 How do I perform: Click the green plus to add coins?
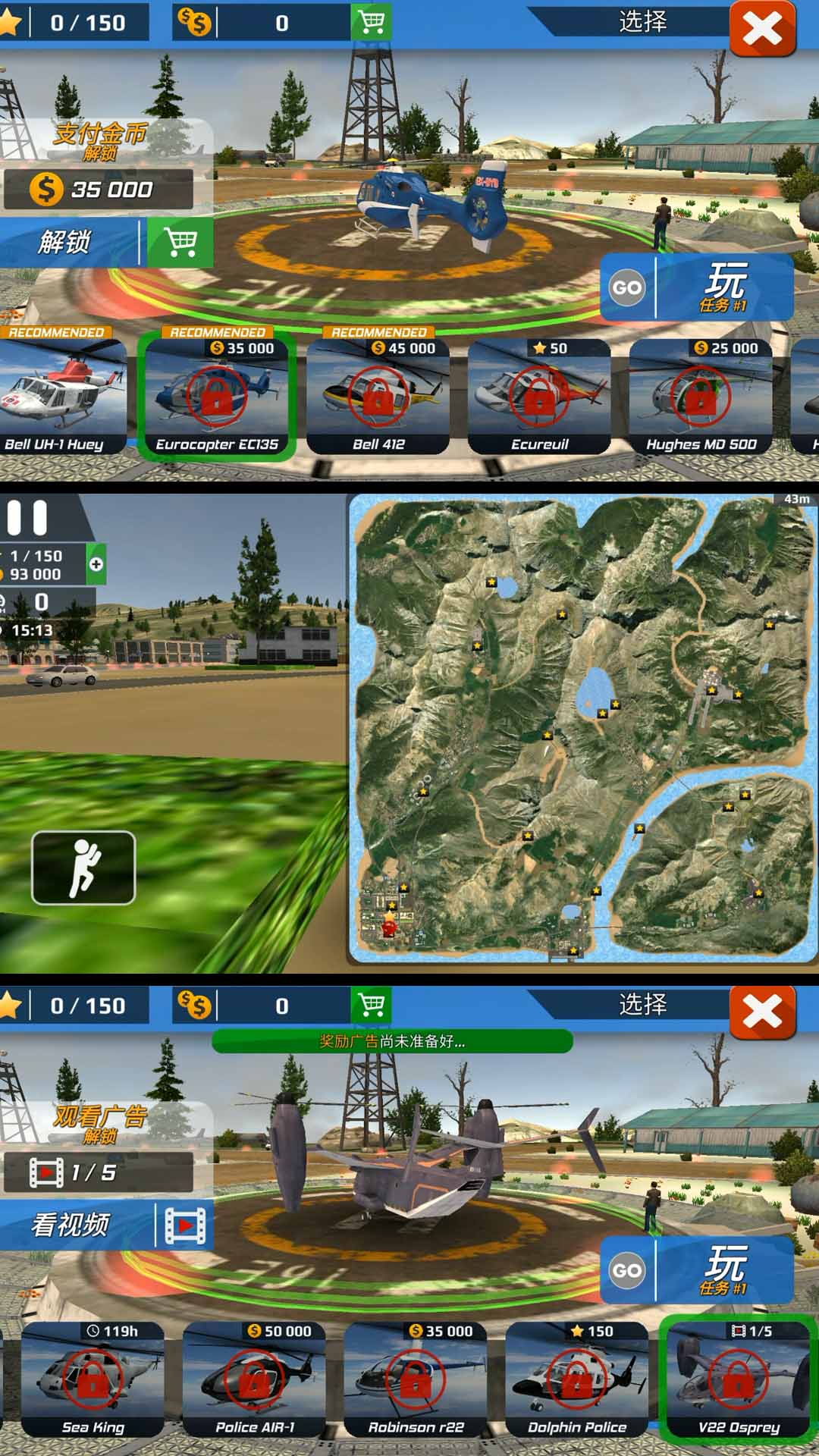point(96,564)
